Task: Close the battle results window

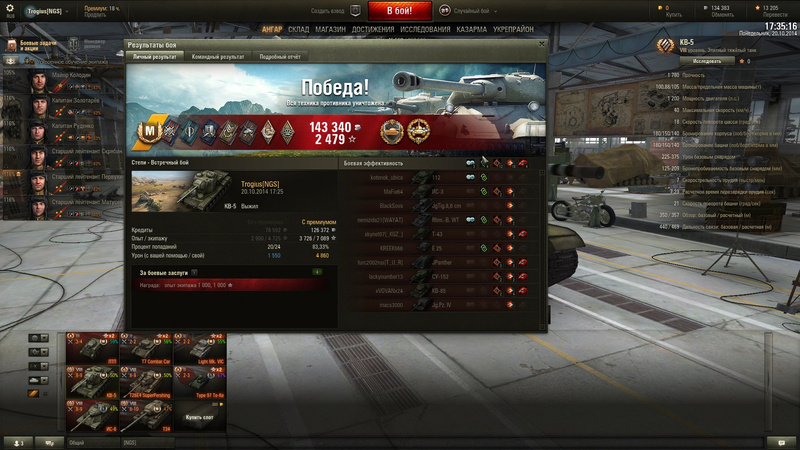Action: coord(542,44)
